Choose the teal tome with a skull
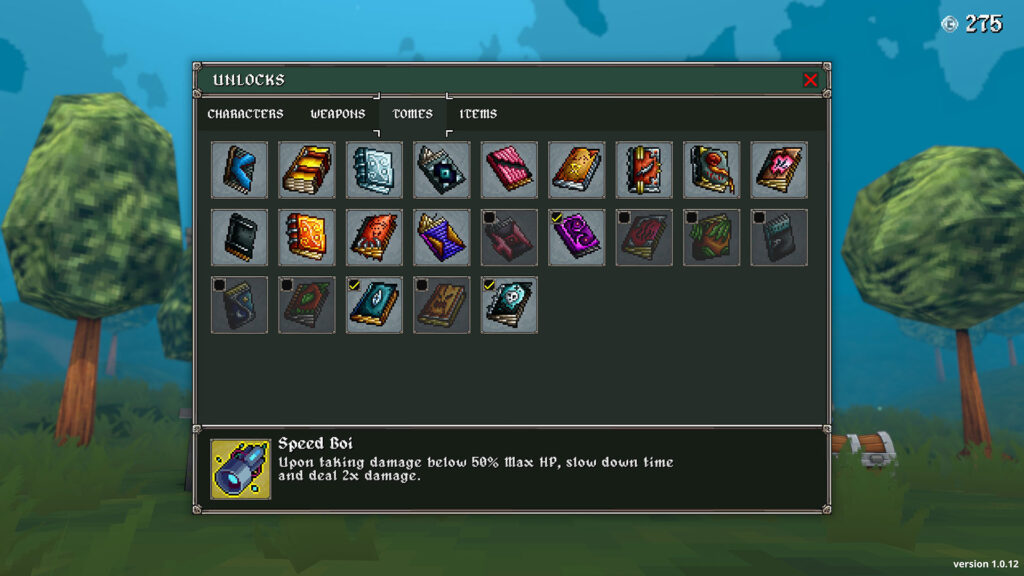 [510, 305]
